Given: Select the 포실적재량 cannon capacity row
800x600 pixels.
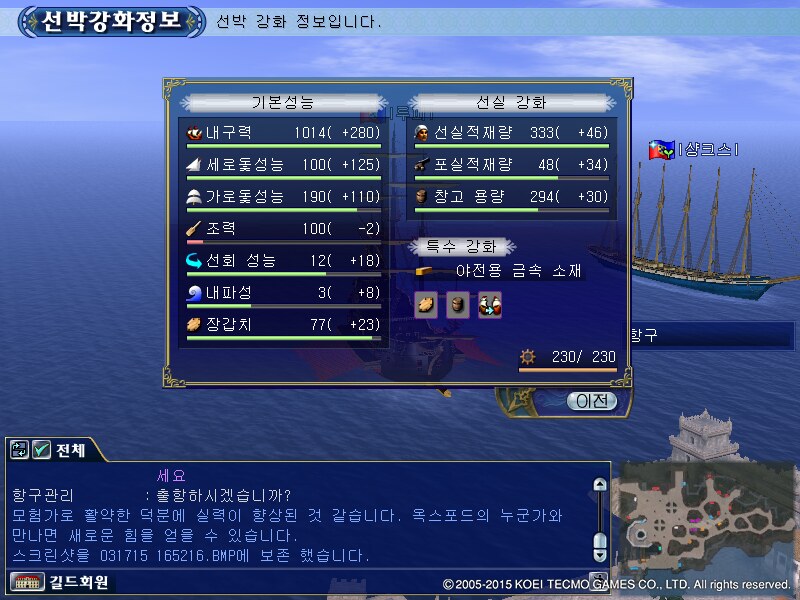Looking at the screenshot, I should [510, 165].
